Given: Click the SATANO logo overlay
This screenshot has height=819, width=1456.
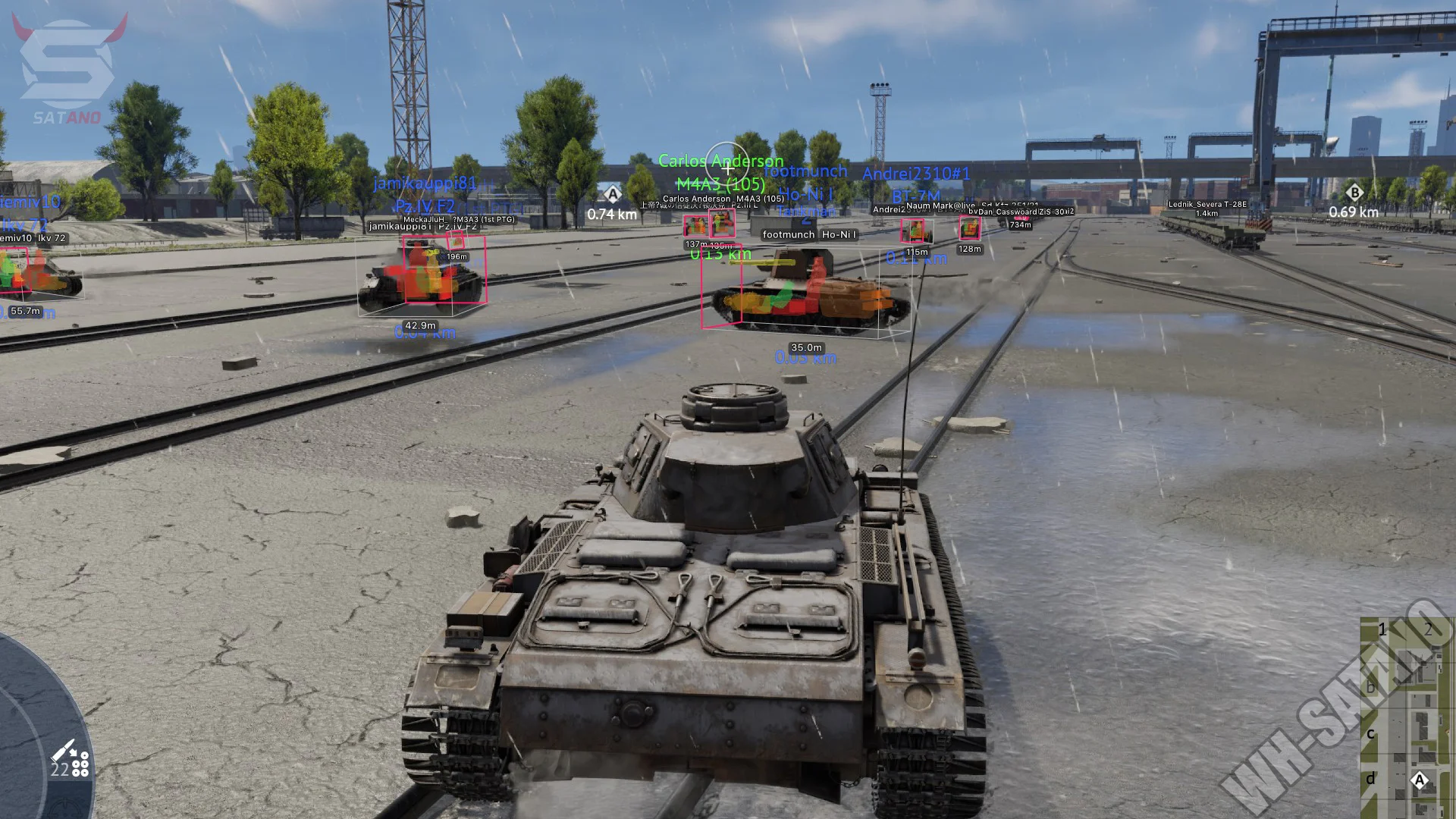Looking at the screenshot, I should pyautogui.click(x=67, y=70).
